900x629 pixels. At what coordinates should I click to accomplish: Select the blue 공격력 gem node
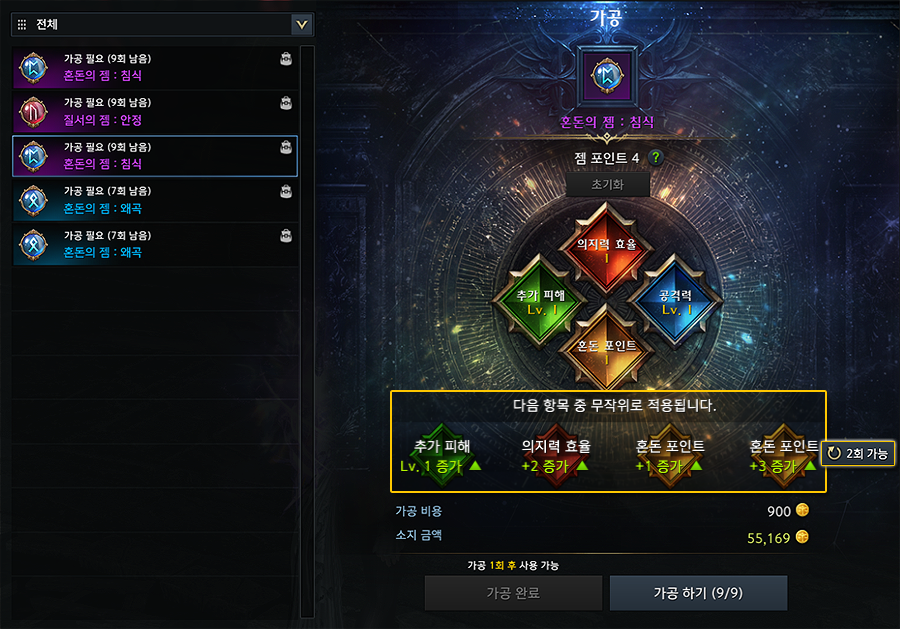[676, 300]
